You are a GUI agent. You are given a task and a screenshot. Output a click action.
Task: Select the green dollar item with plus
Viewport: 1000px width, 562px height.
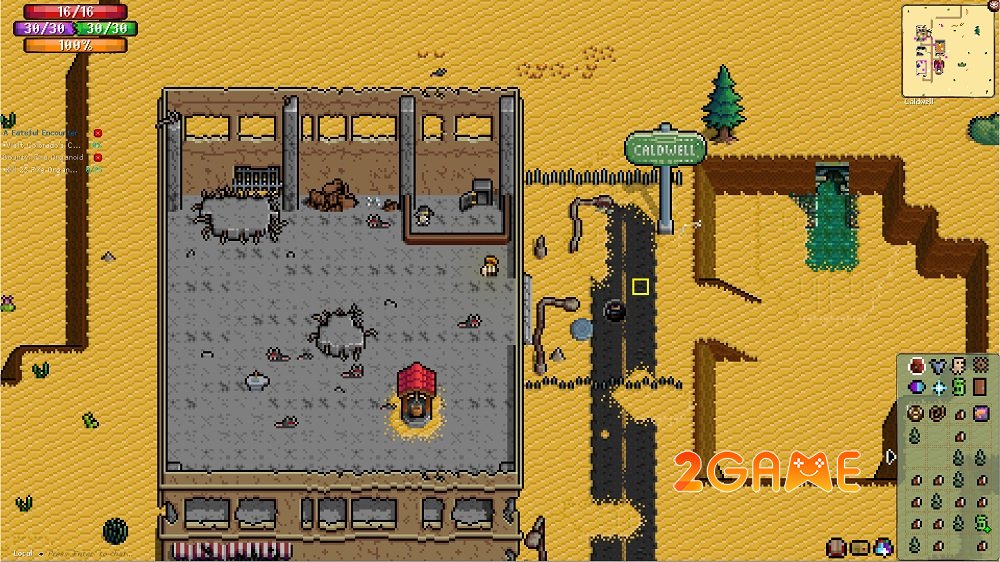coord(982,523)
